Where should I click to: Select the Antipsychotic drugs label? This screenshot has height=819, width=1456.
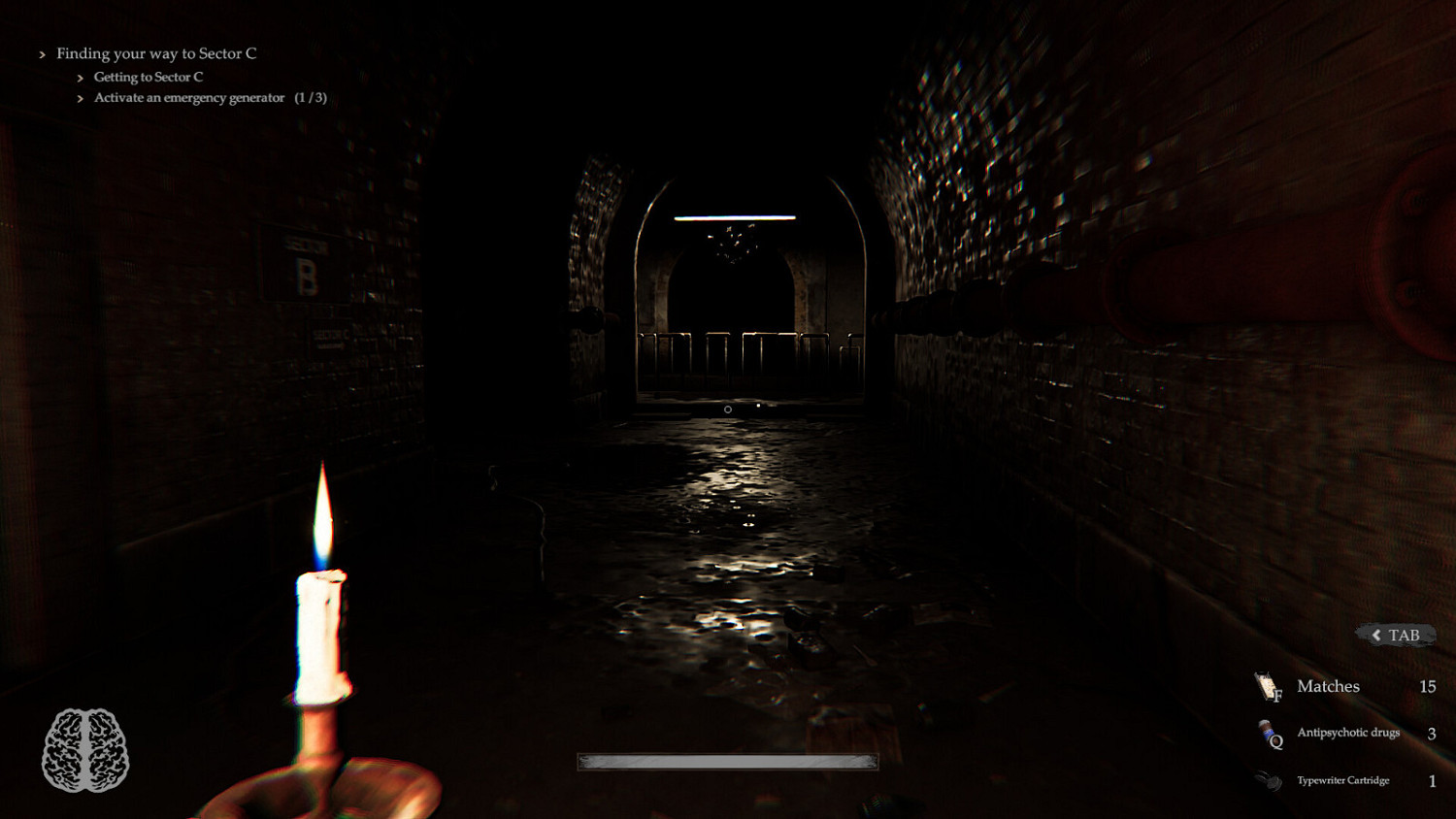pyautogui.click(x=1349, y=733)
